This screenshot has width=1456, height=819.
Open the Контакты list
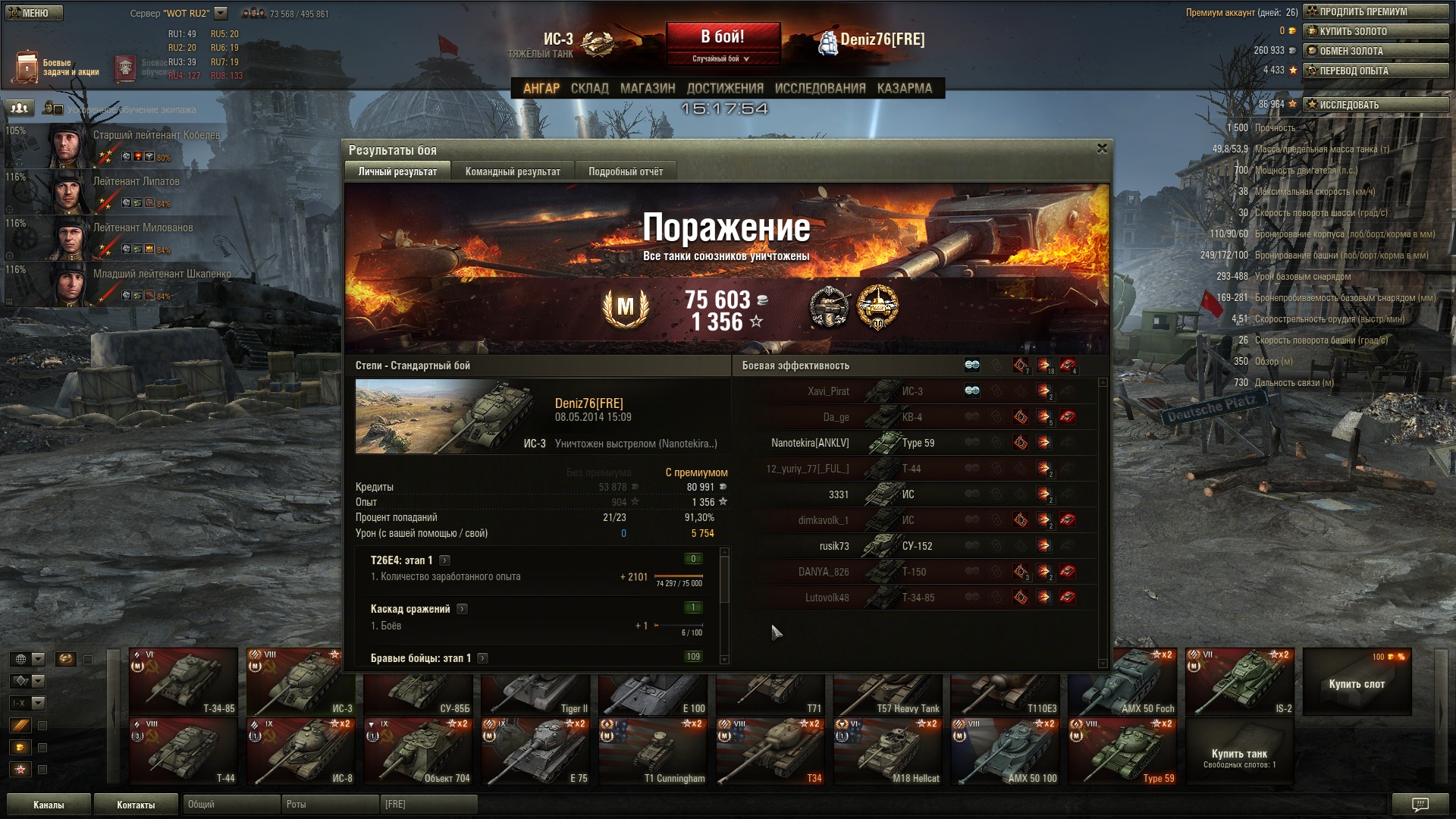pos(136,805)
